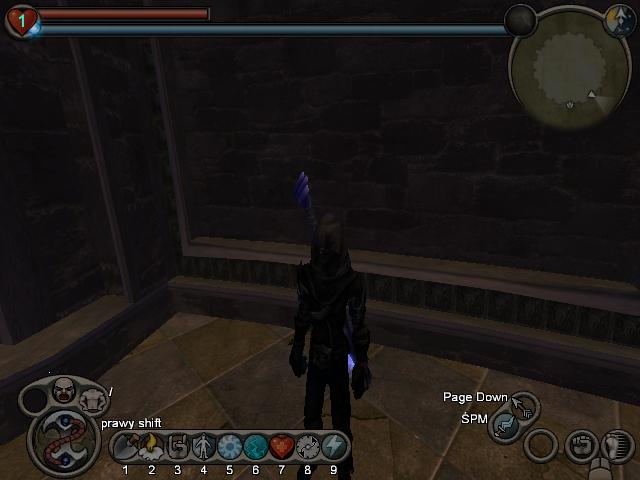
Task: Activate the teal cracked orb in slot 6
Action: point(256,446)
